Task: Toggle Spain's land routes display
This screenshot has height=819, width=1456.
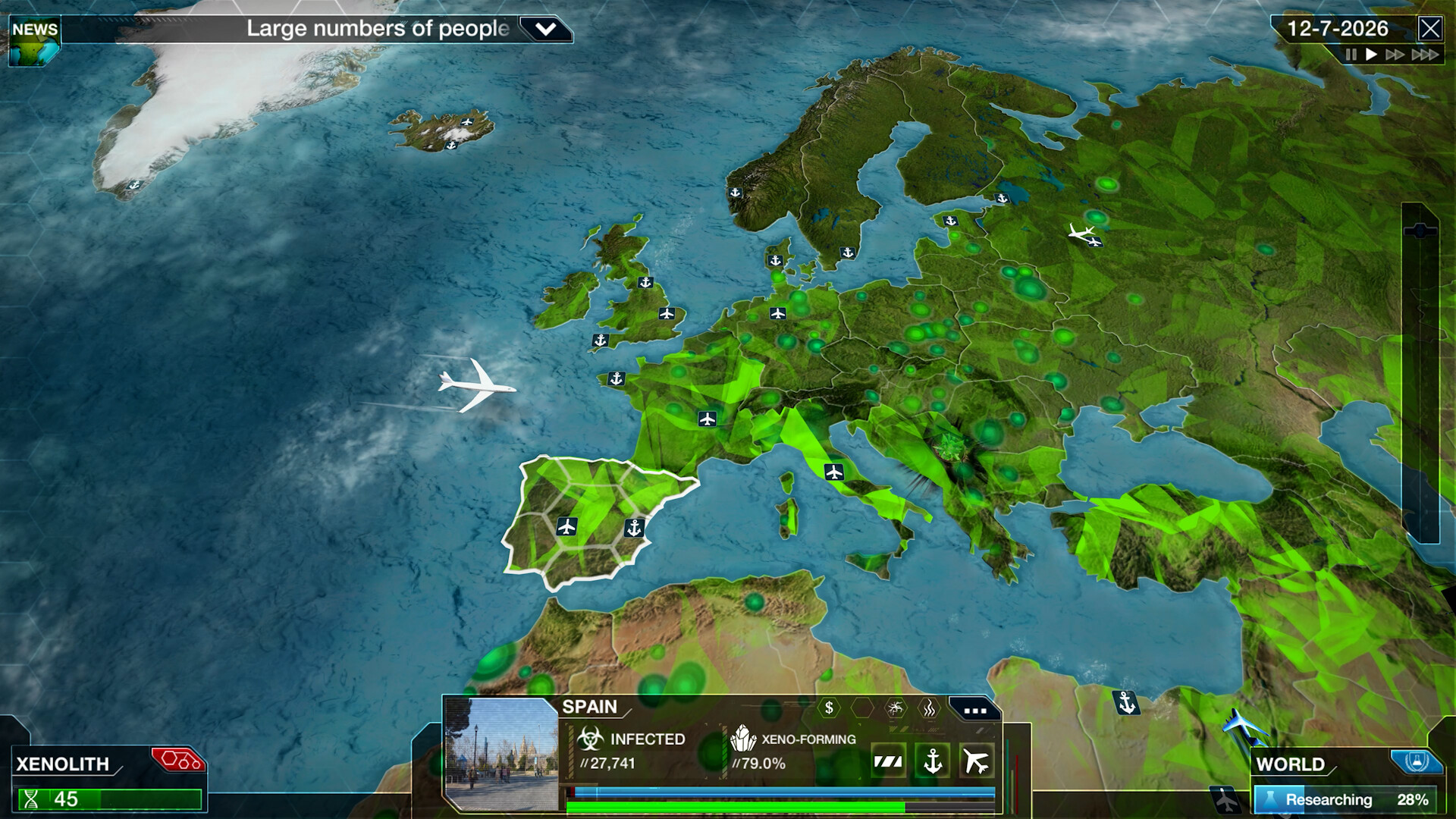Action: [889, 761]
